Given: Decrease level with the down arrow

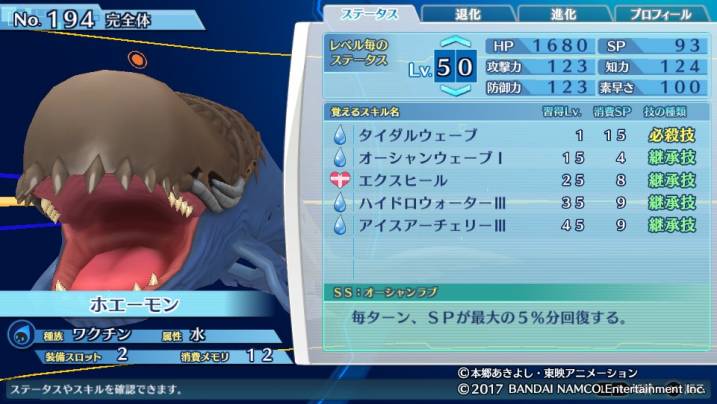Looking at the screenshot, I should pyautogui.click(x=455, y=90).
